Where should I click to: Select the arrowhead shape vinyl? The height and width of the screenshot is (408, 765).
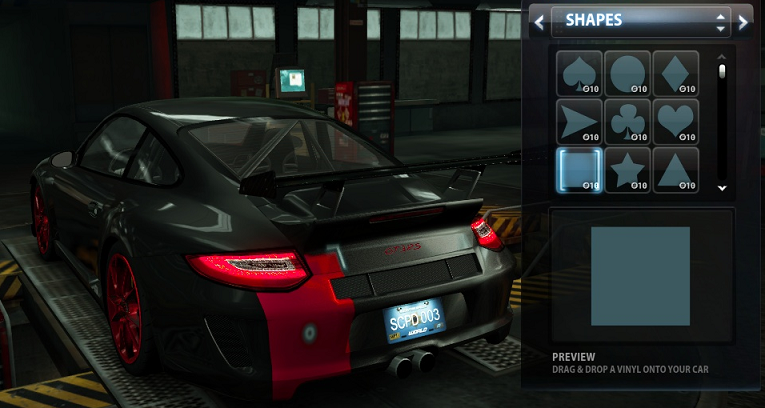[579, 121]
